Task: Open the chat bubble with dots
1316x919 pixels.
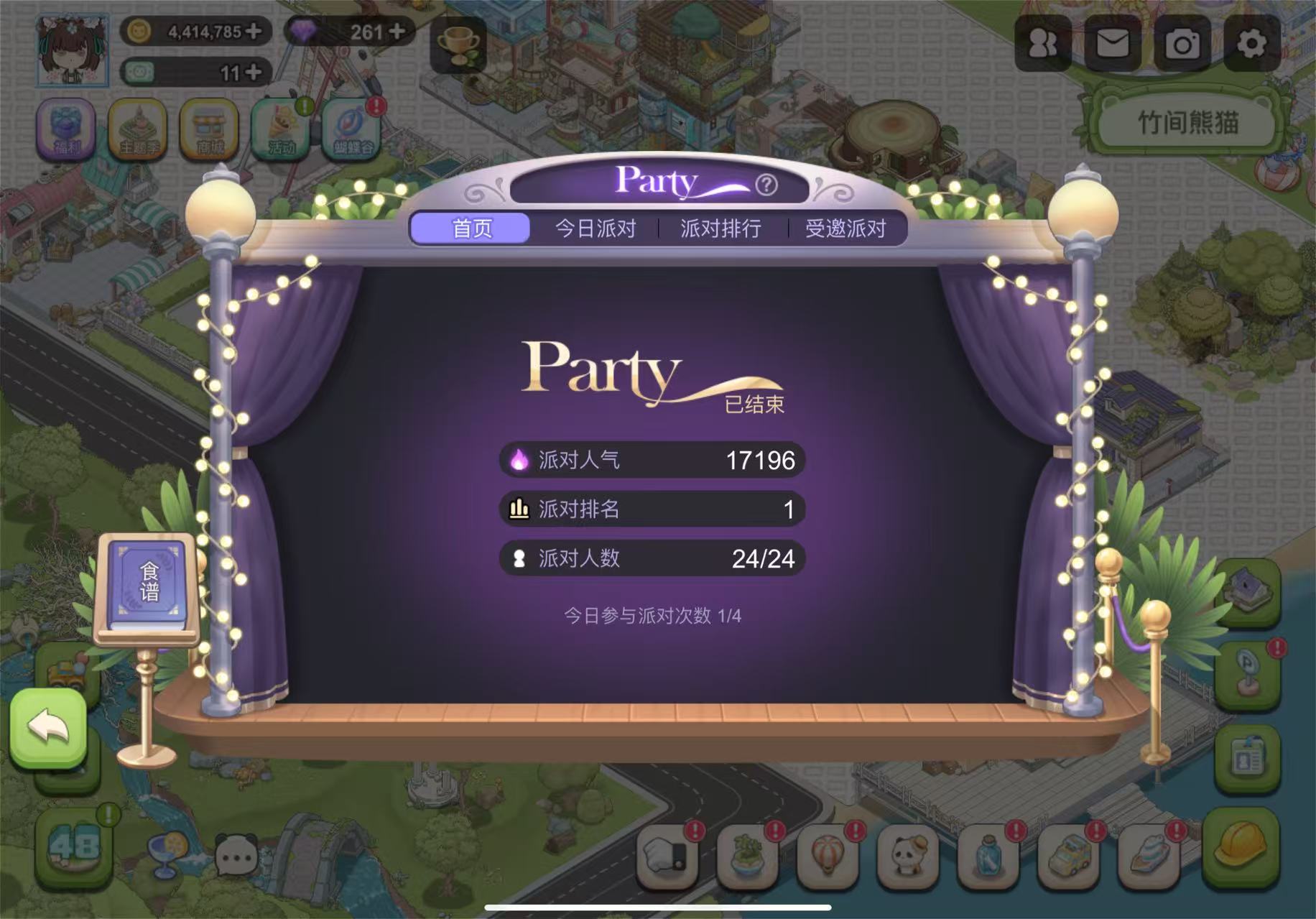Action: point(236,856)
